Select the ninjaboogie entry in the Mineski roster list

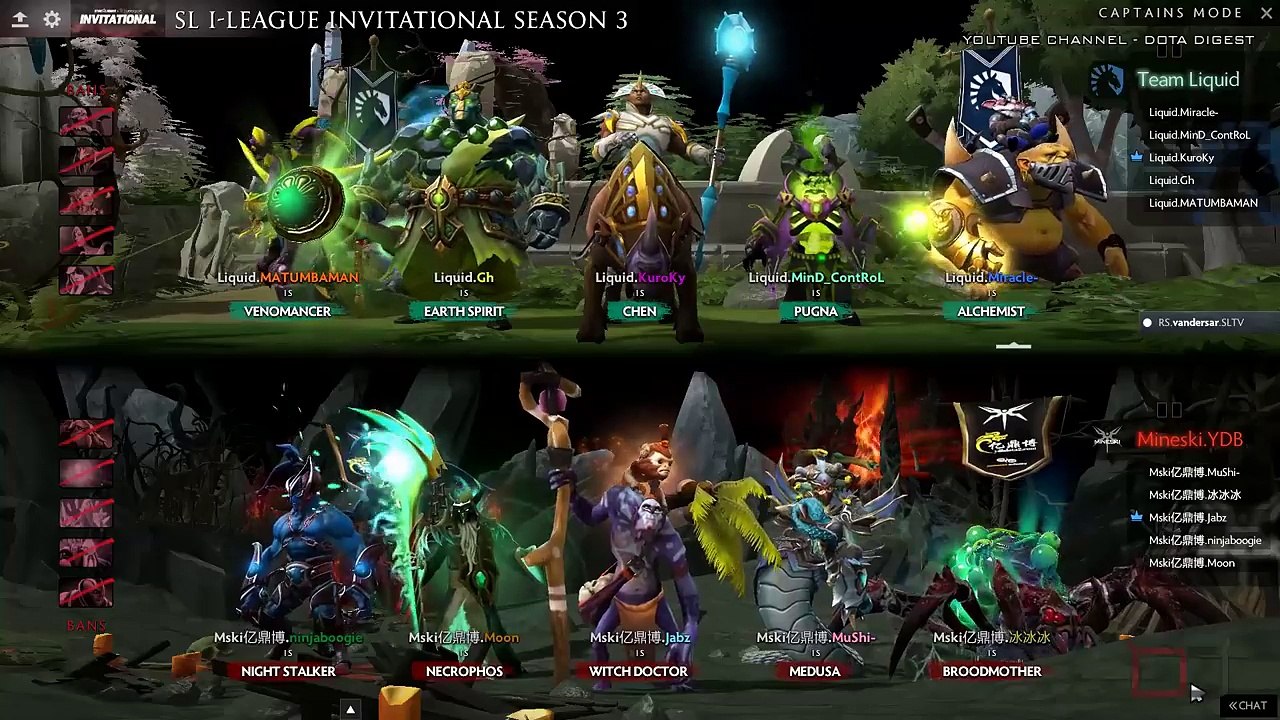[x=1205, y=540]
